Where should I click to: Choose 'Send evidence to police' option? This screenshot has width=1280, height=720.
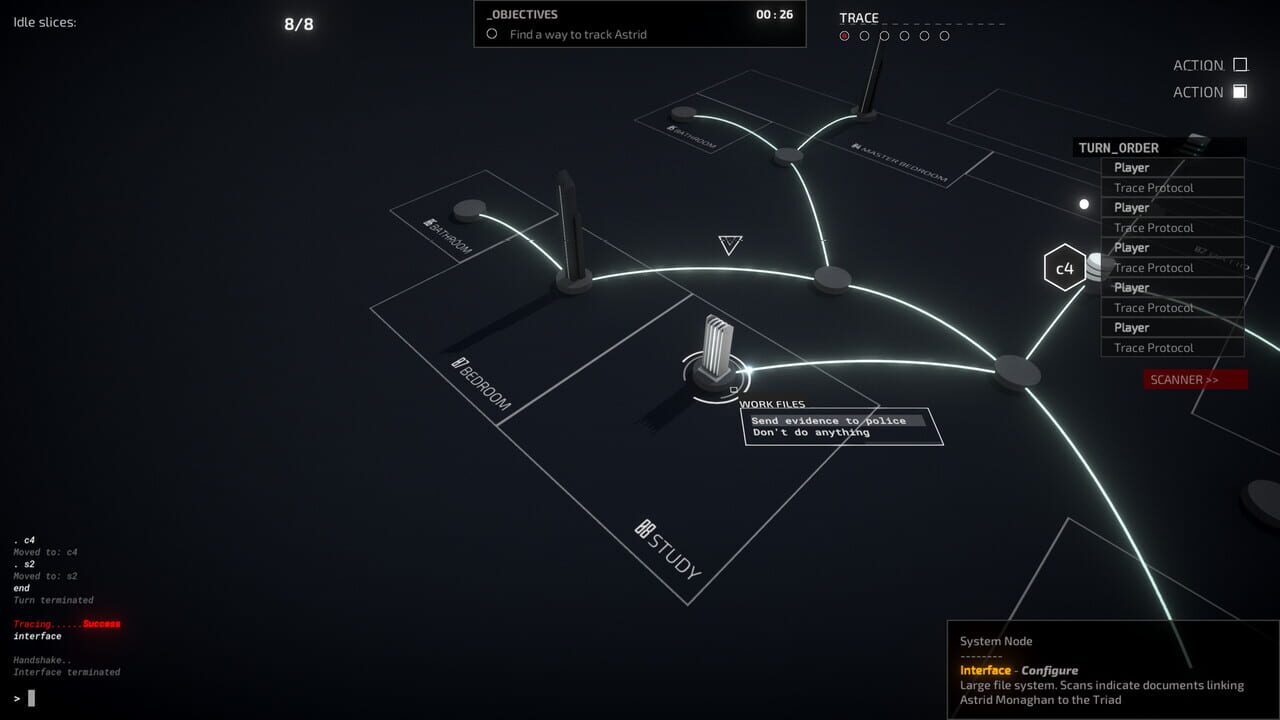829,420
